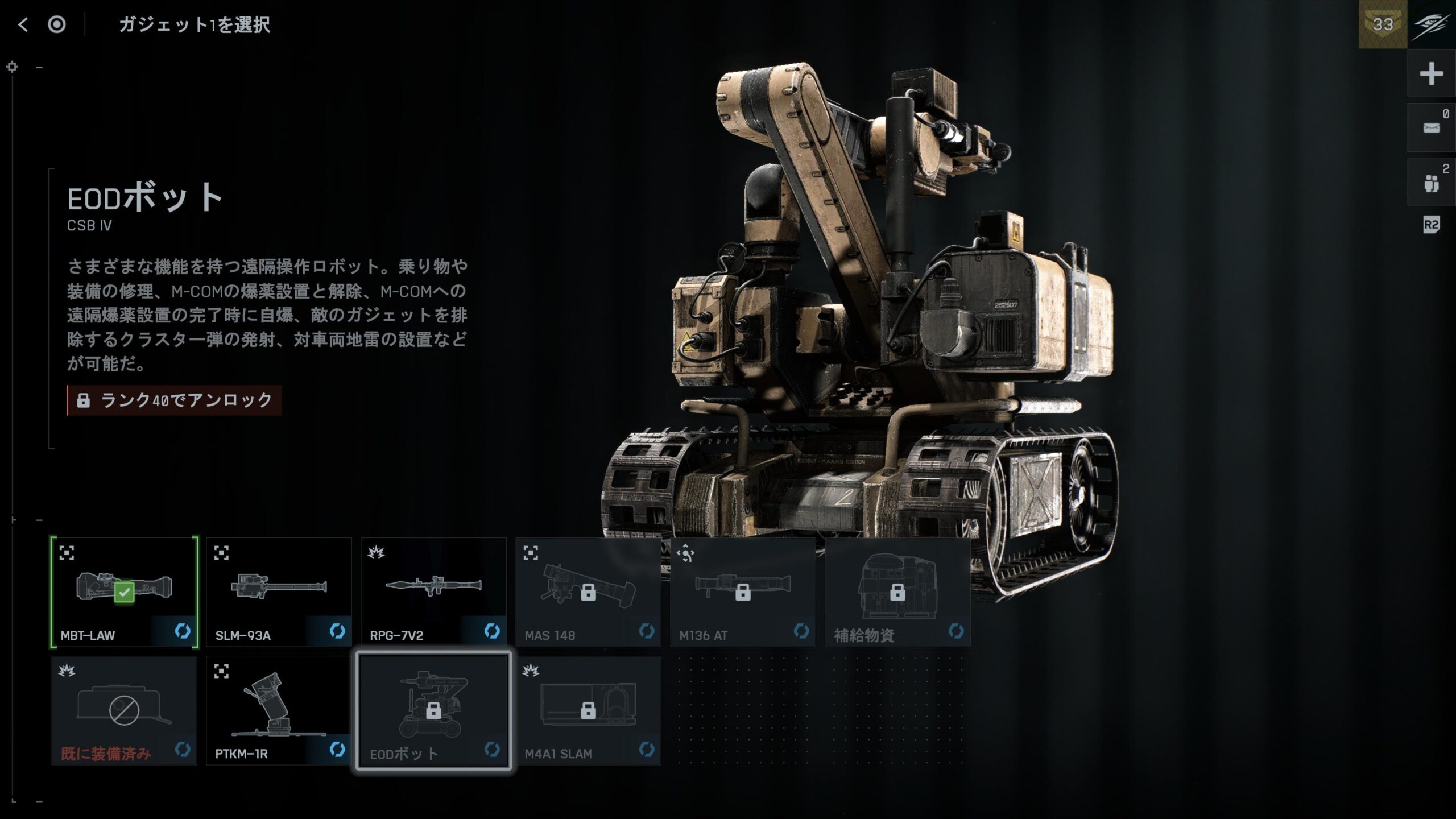Open the mail inbox icon

click(1431, 128)
